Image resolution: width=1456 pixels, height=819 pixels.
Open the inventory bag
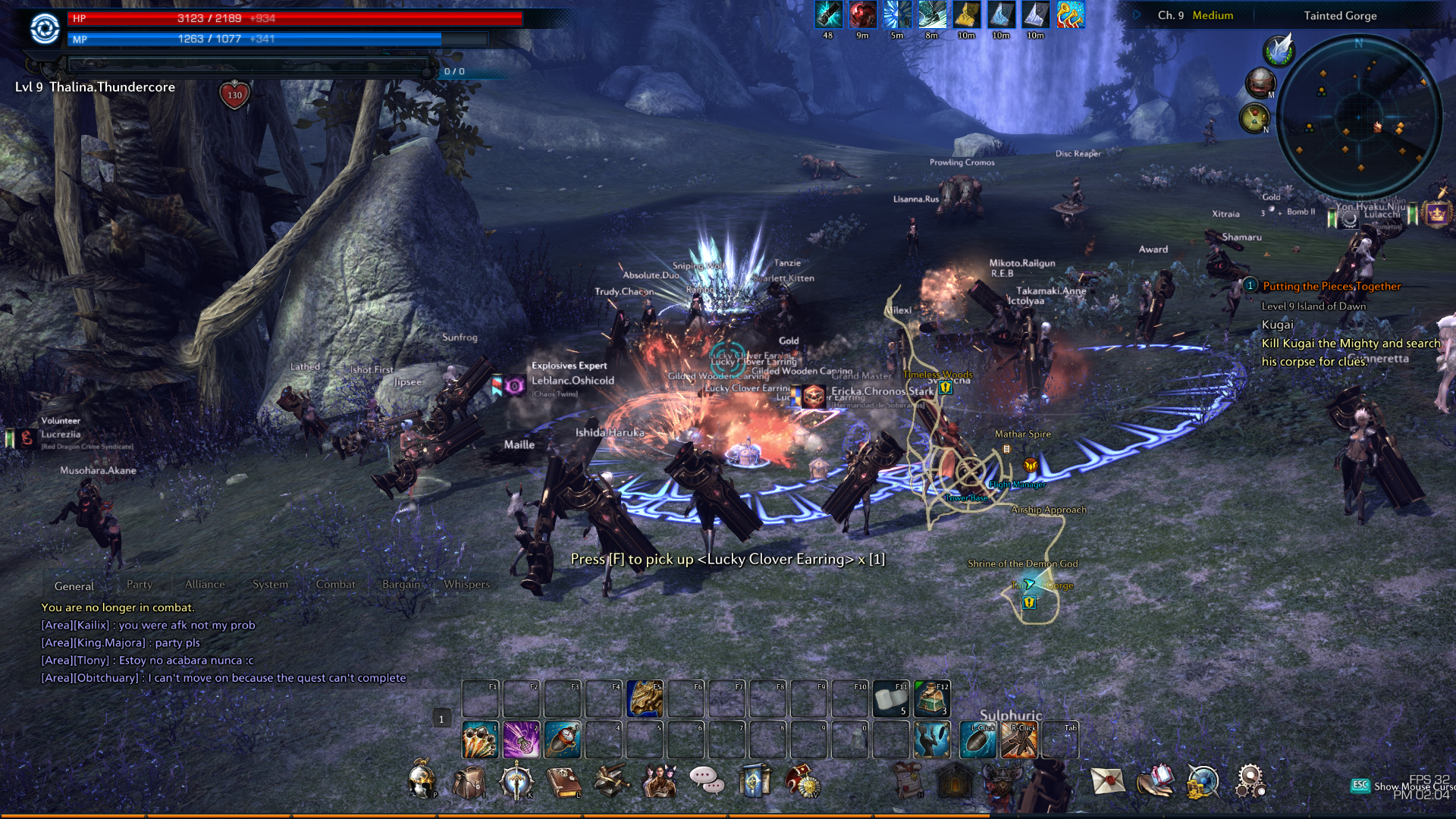pos(469,782)
